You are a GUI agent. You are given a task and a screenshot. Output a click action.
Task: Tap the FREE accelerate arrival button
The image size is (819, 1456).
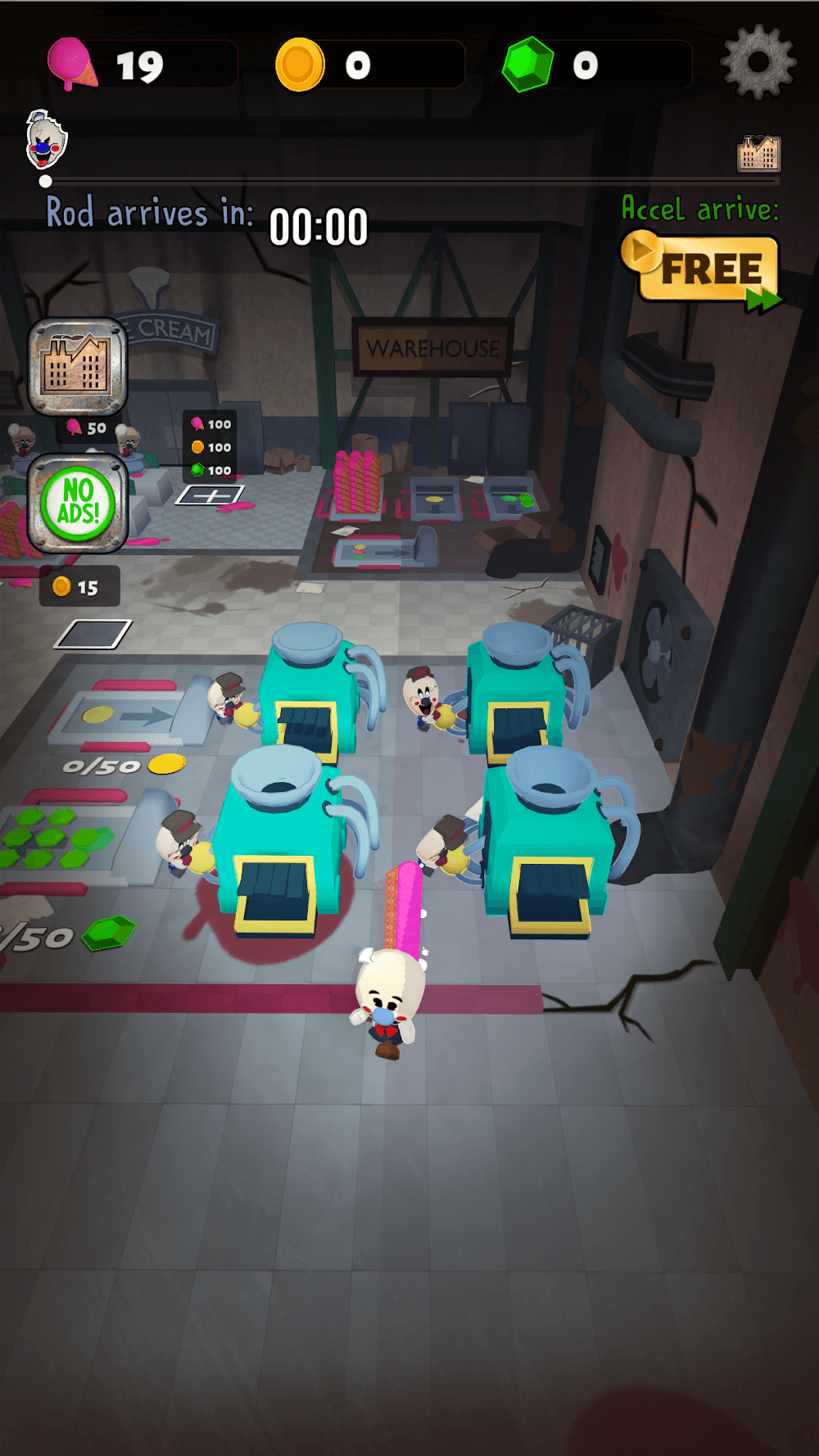pyautogui.click(x=703, y=270)
